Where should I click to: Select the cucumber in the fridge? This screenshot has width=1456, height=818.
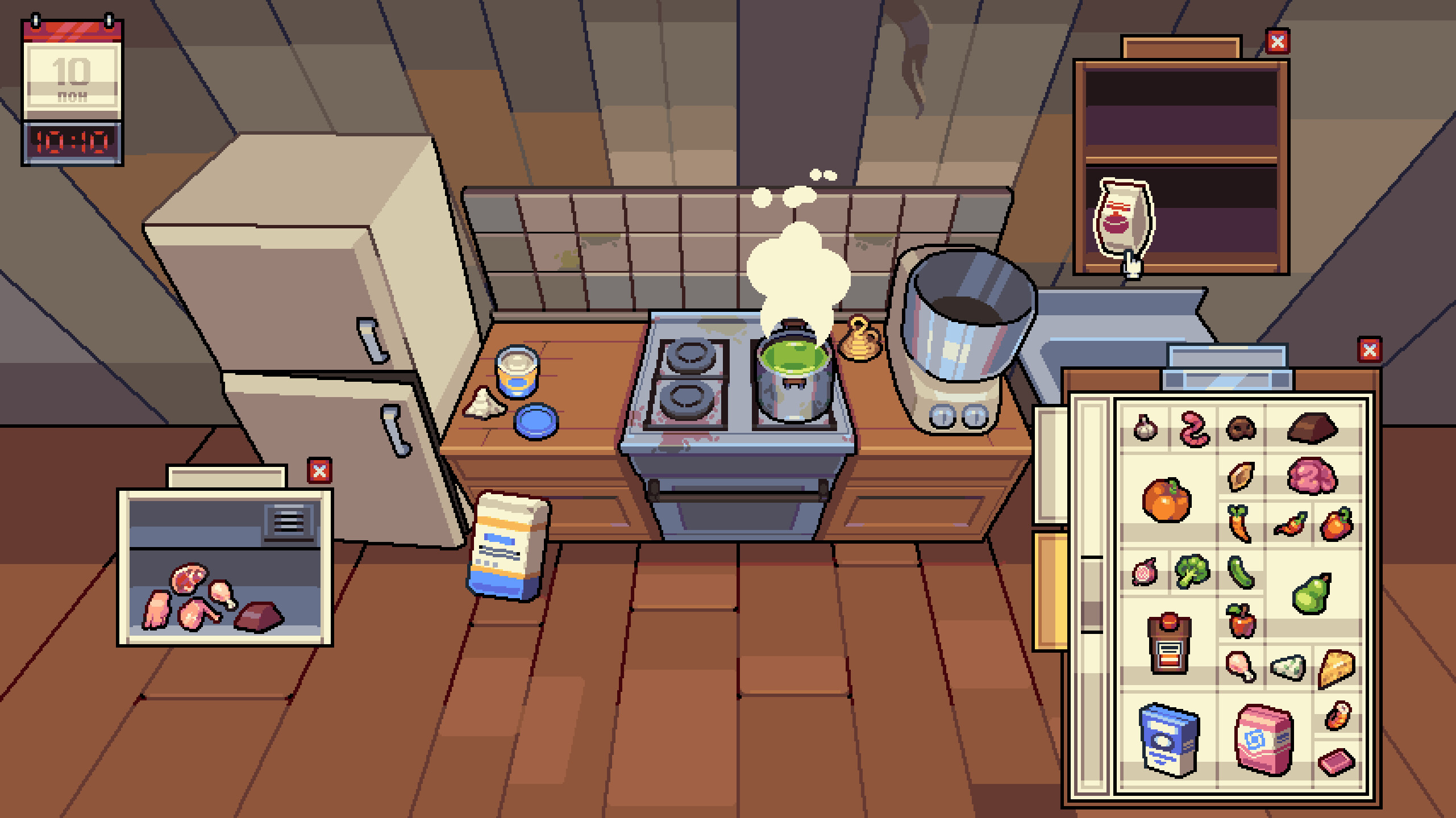coord(1241,570)
